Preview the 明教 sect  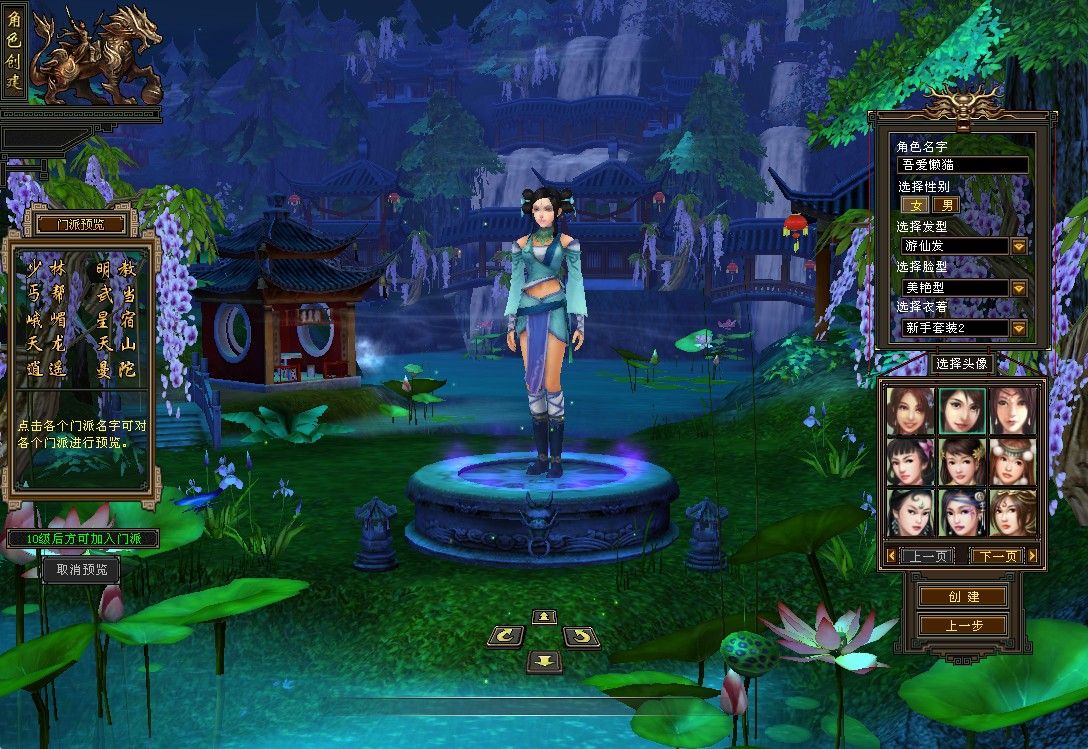pos(116,270)
